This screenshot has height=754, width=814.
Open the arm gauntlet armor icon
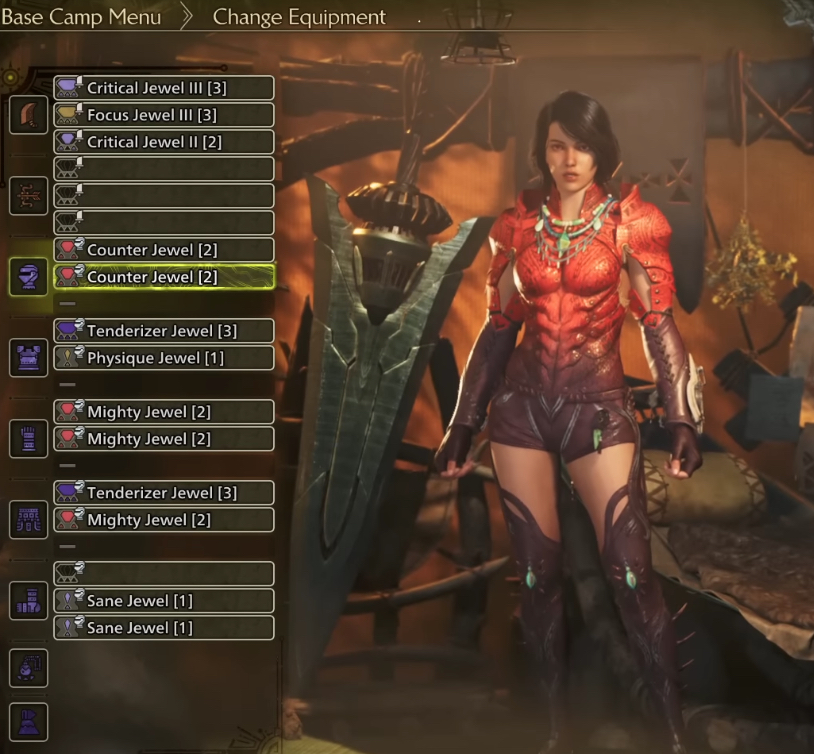(29, 438)
